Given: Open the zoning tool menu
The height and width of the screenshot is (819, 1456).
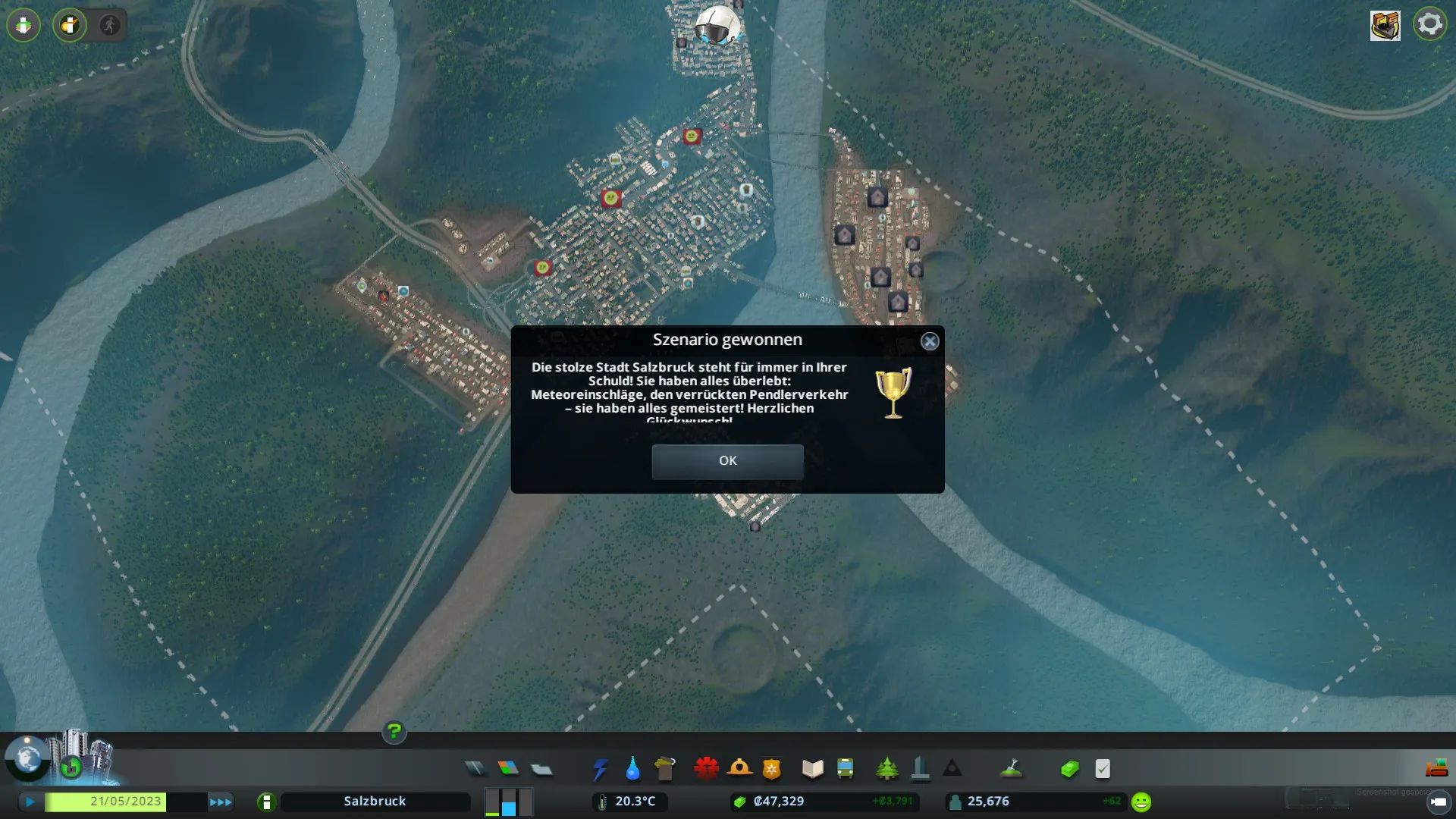Looking at the screenshot, I should [x=508, y=769].
